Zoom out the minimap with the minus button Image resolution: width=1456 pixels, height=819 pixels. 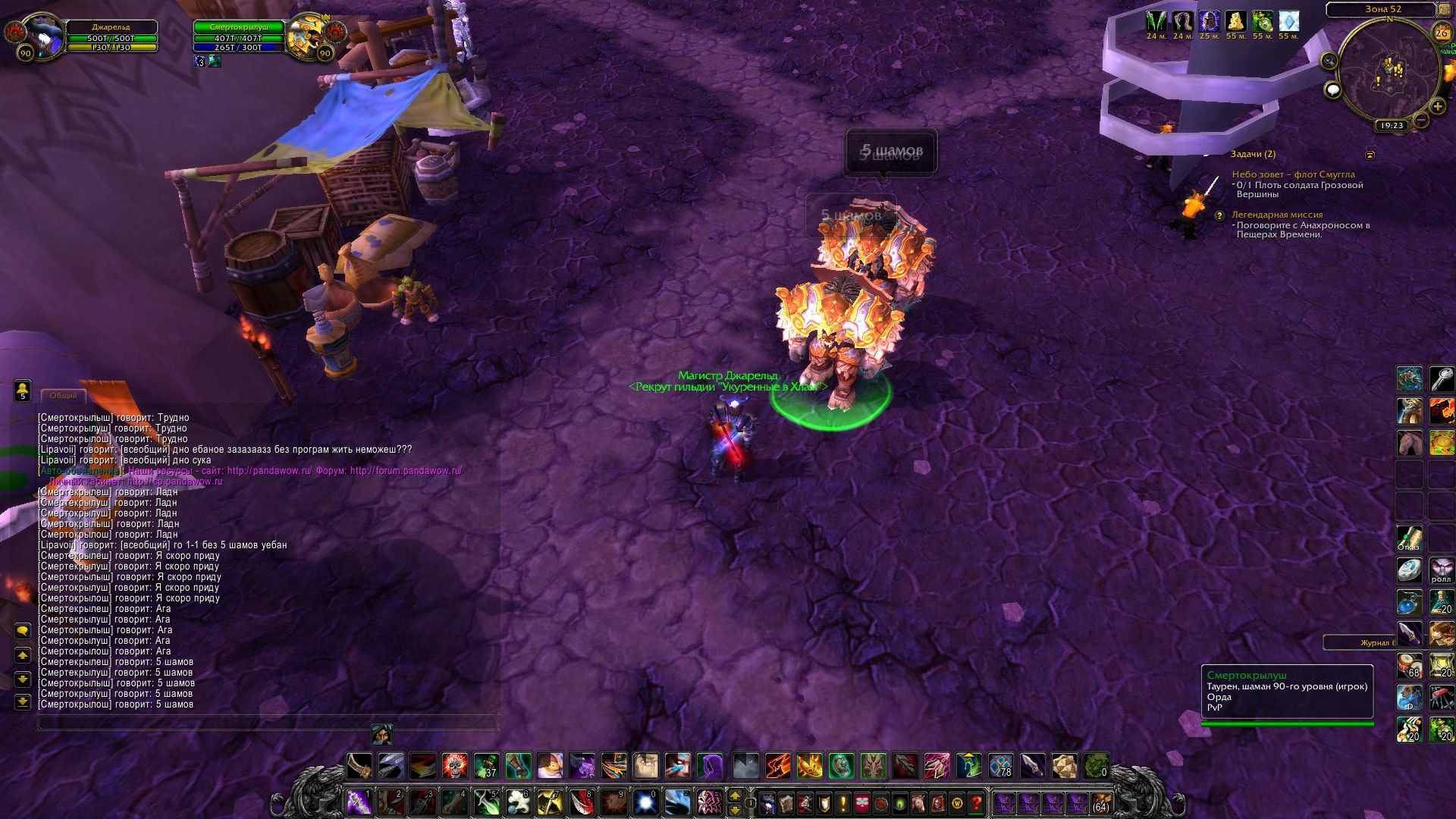[1422, 120]
